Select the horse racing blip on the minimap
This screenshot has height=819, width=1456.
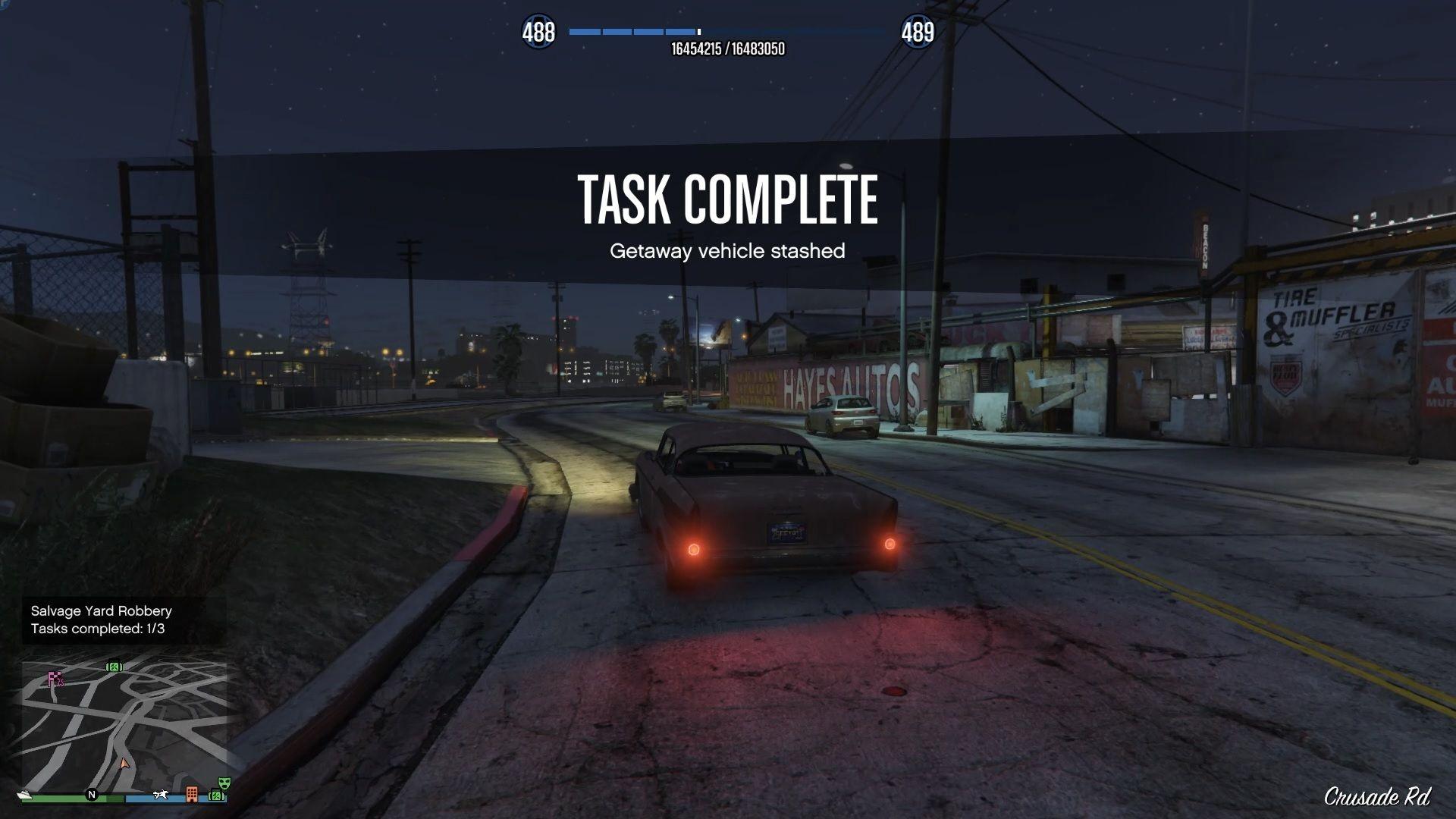coord(161,795)
